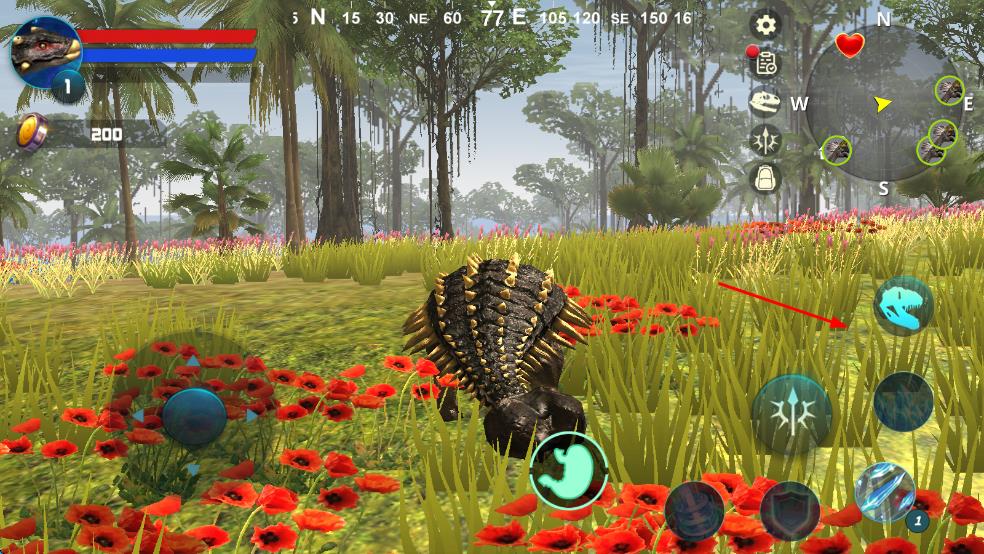
Task: Activate the dinosaur roar ability
Action: 903,306
